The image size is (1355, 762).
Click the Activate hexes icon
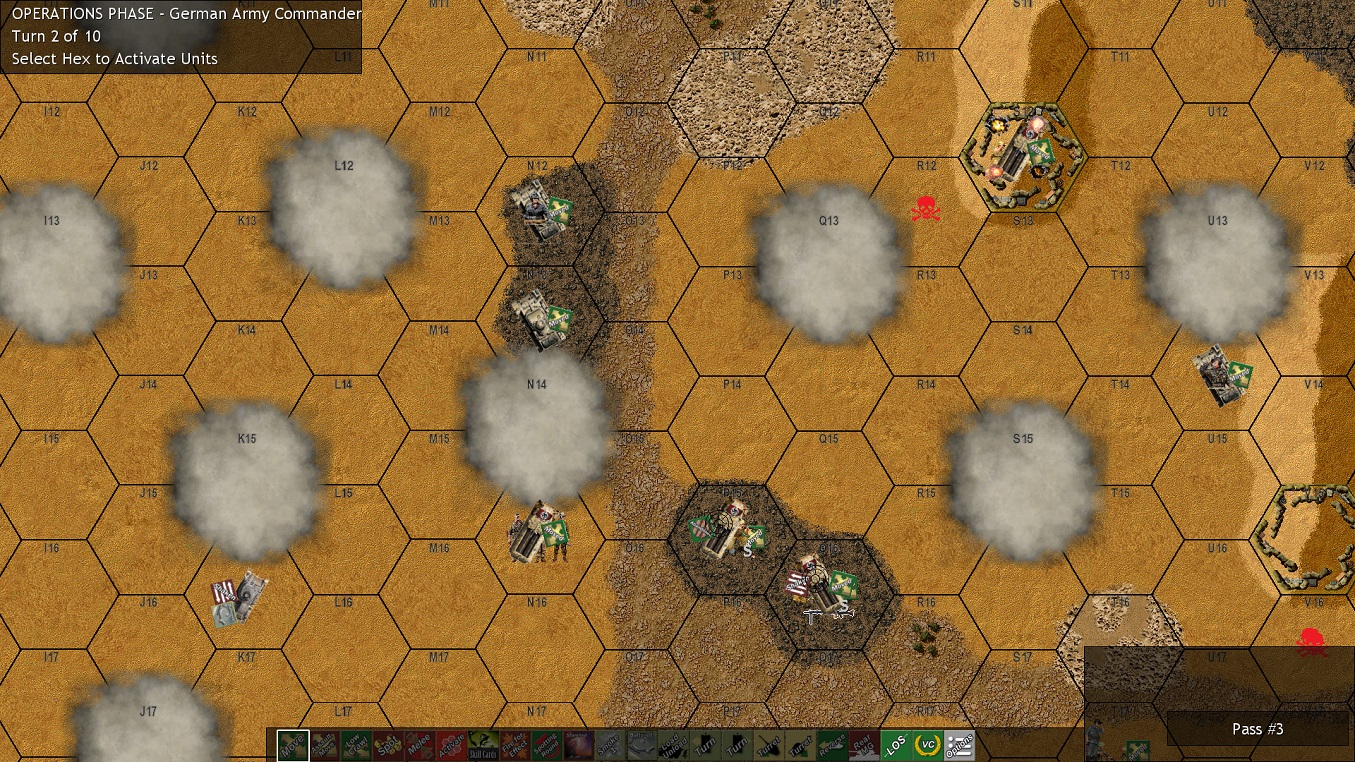(453, 744)
